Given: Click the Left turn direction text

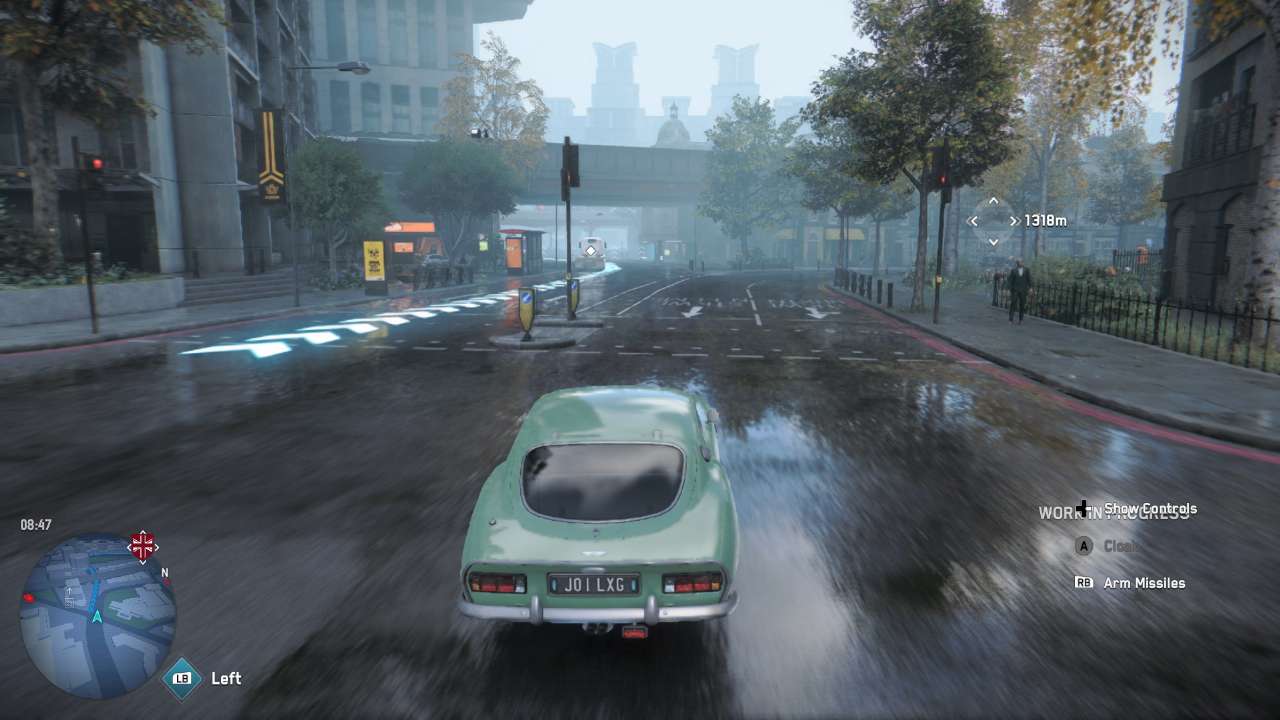Looking at the screenshot, I should pos(226,677).
